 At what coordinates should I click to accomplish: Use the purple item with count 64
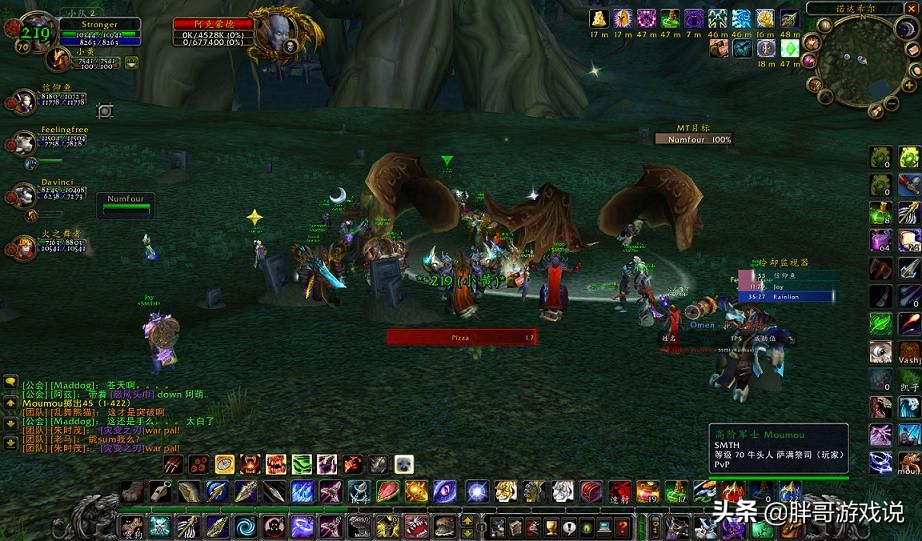[x=880, y=240]
